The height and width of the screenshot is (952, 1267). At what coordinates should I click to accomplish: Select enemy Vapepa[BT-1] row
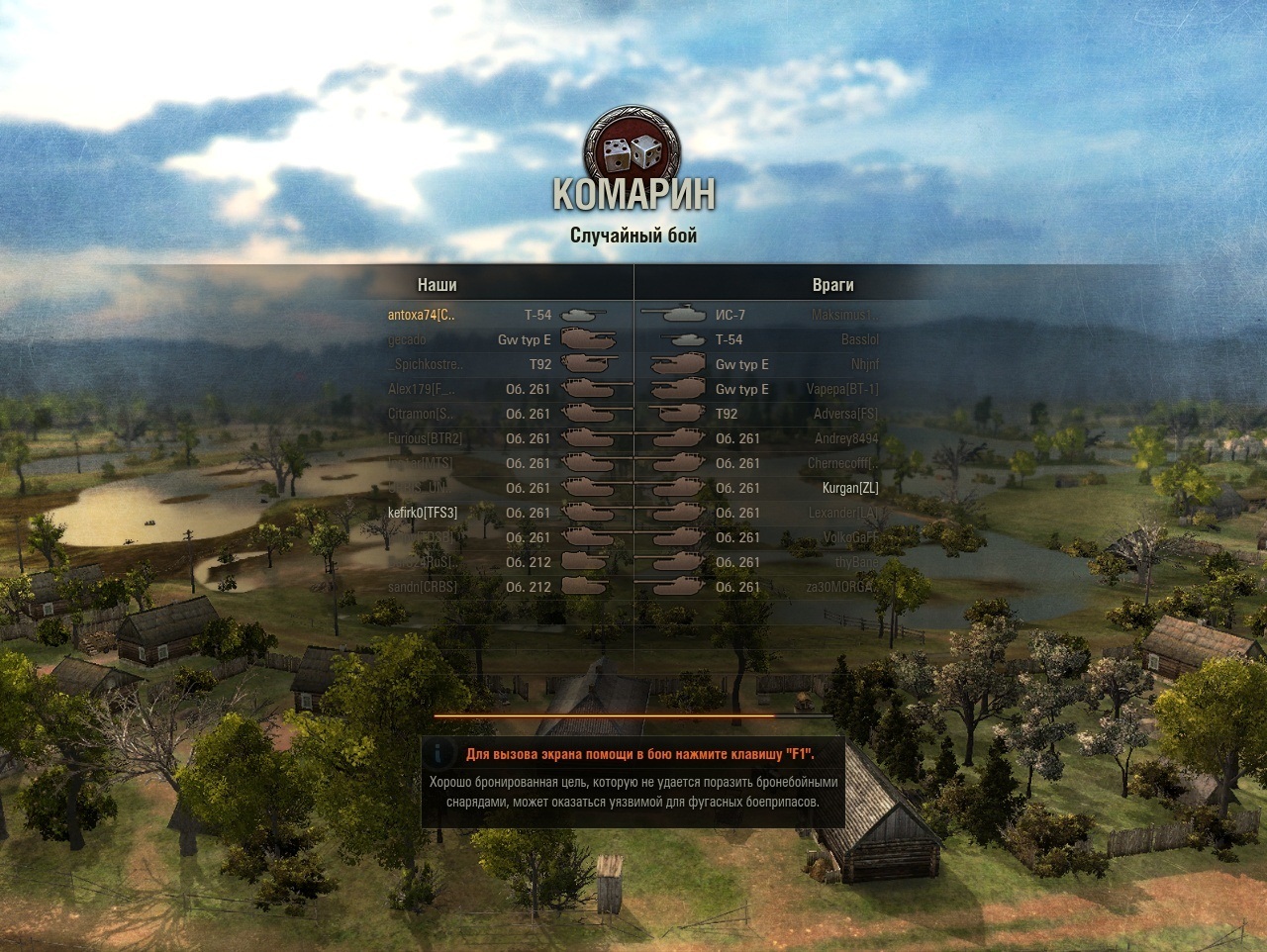click(x=841, y=389)
